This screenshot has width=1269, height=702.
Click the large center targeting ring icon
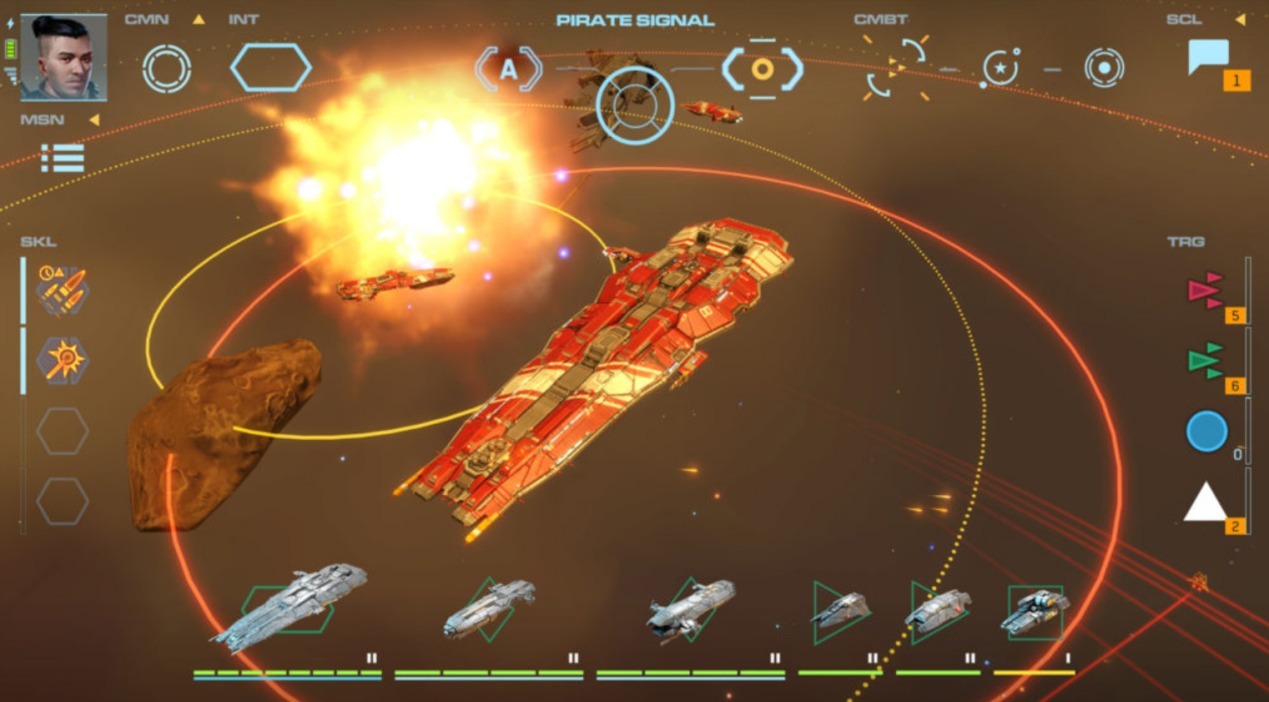(635, 105)
